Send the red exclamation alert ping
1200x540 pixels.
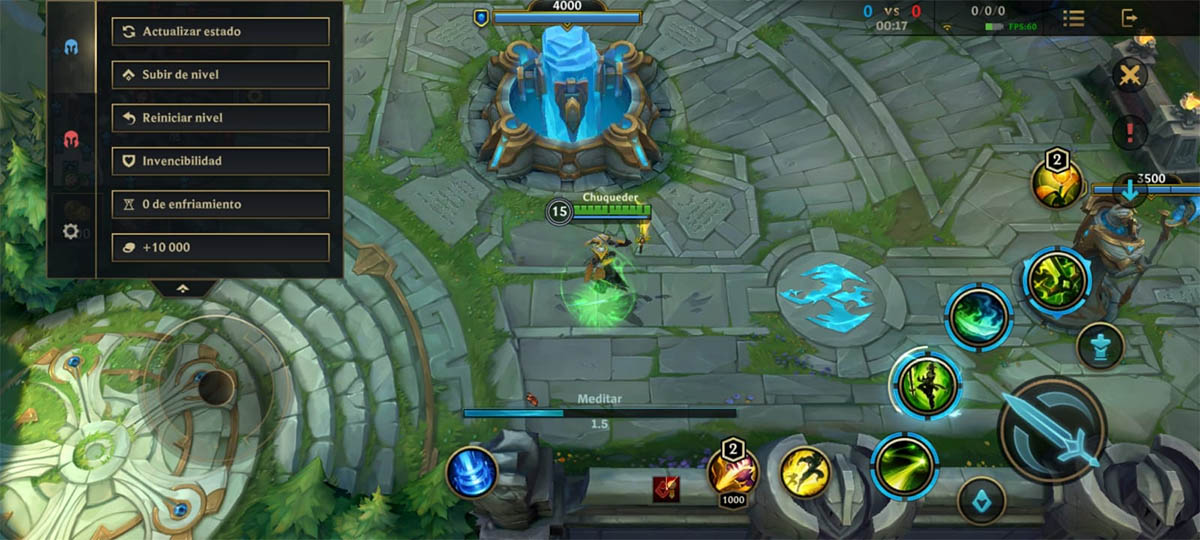[x=1130, y=131]
